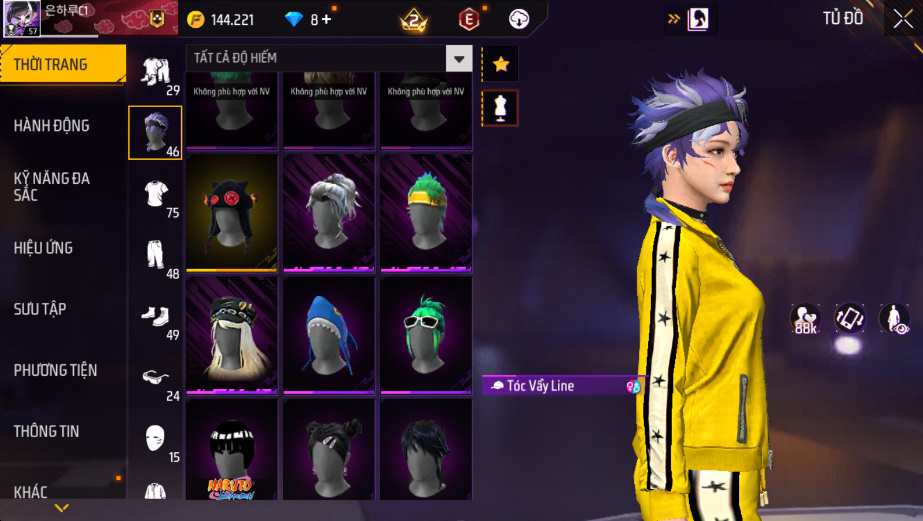Go to the Hiệu Ứng tab
The width and height of the screenshot is (923, 521).
[44, 248]
